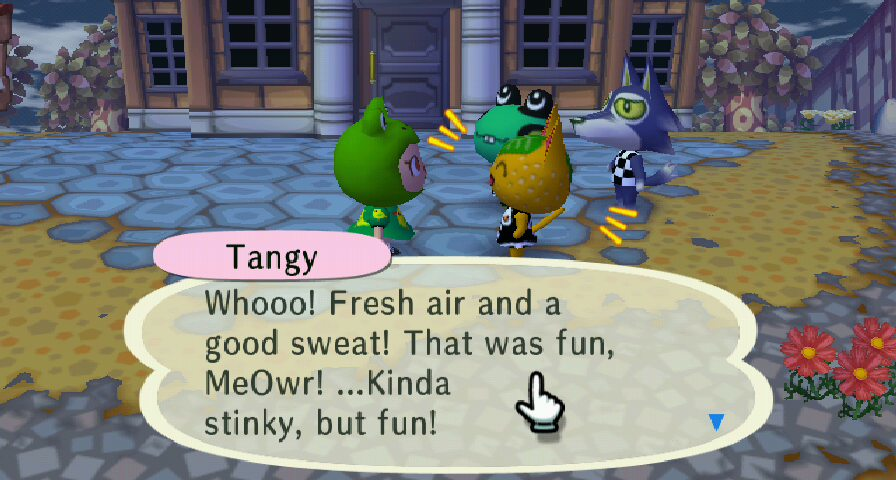
Task: Advance dialogue with the blue arrow
Action: pyautogui.click(x=715, y=422)
